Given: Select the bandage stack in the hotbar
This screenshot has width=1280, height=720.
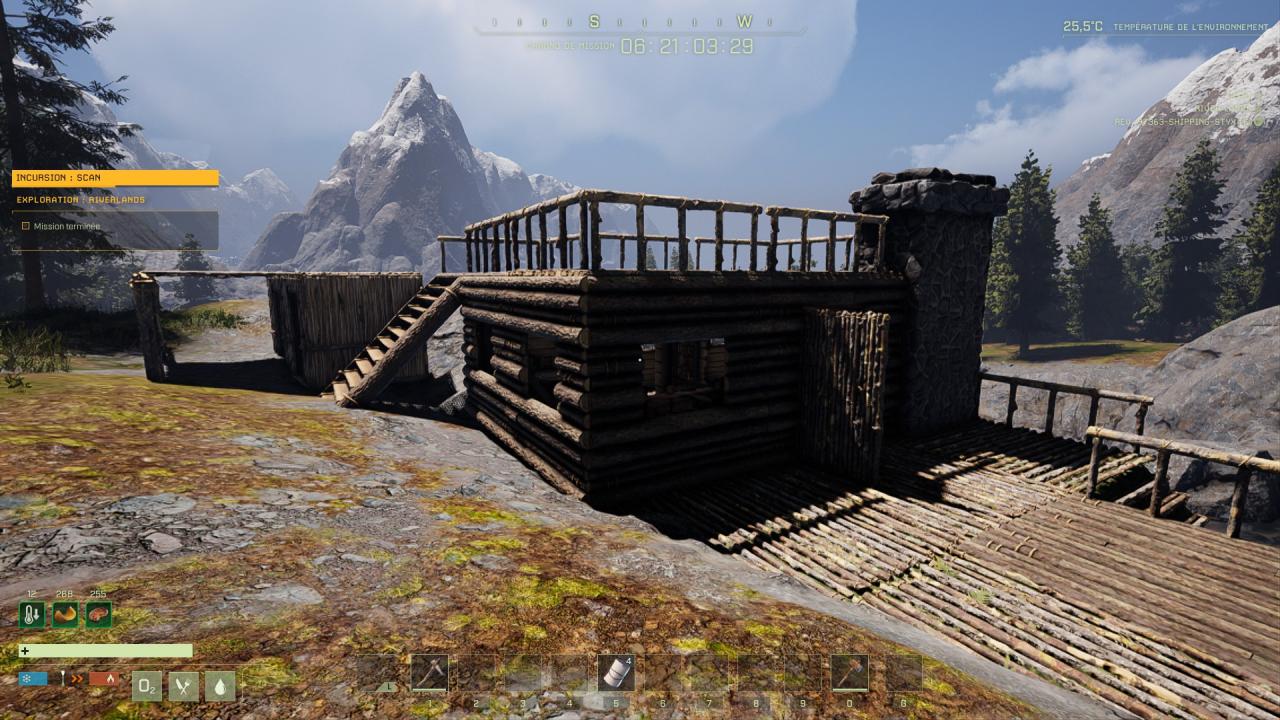Looking at the screenshot, I should pos(616,672).
